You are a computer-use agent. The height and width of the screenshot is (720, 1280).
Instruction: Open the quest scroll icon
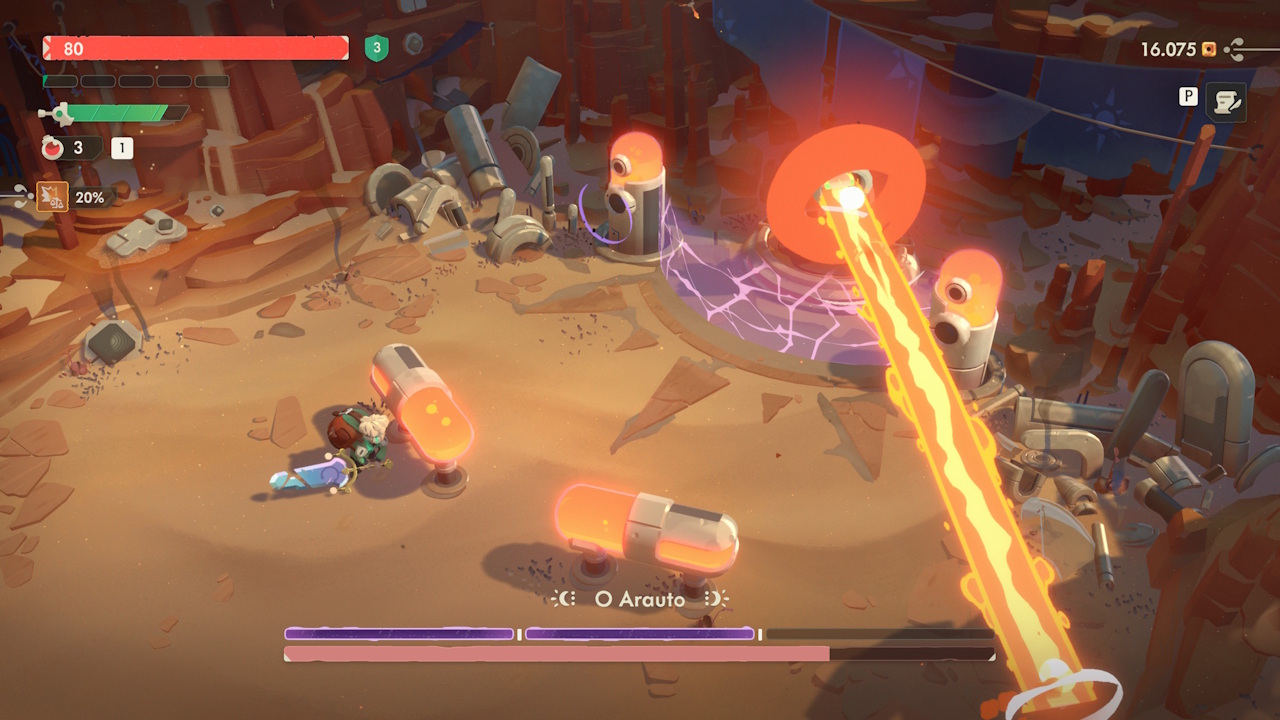(x=1226, y=103)
